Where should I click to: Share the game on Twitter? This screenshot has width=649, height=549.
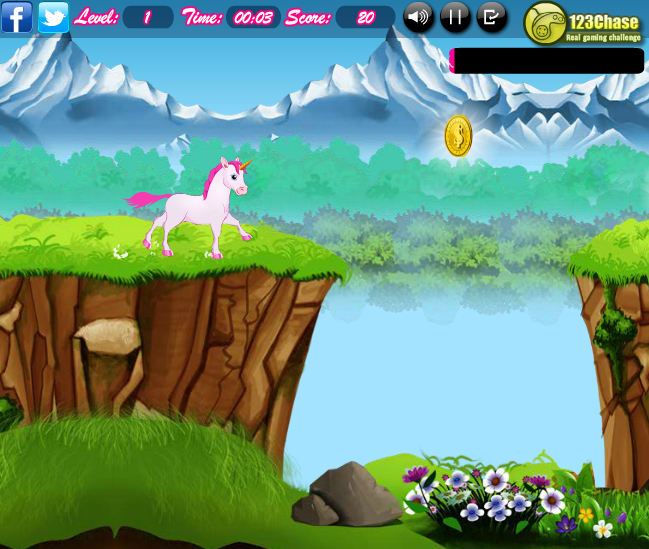click(x=53, y=17)
